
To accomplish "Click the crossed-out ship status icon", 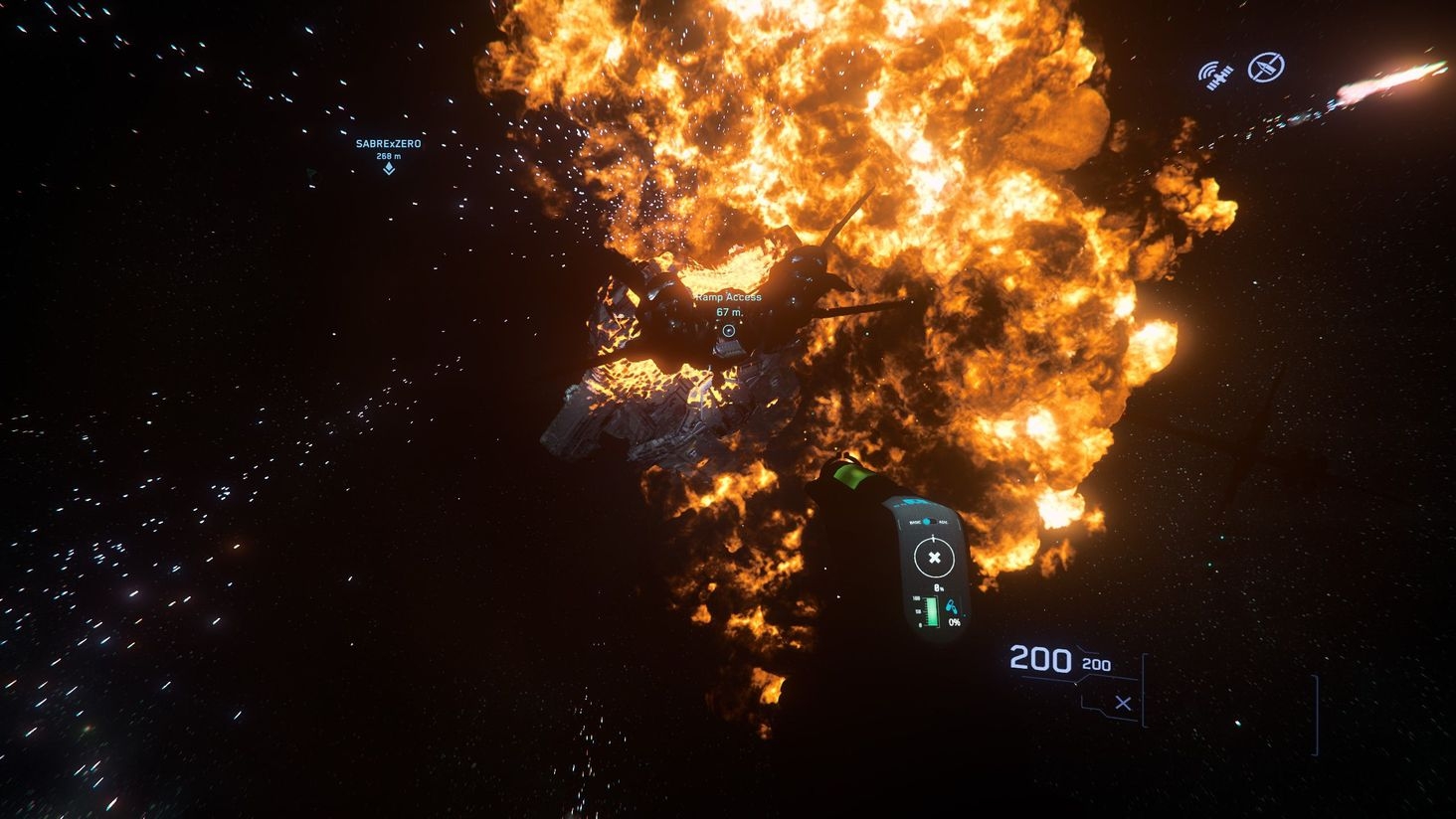I will coord(1266,68).
